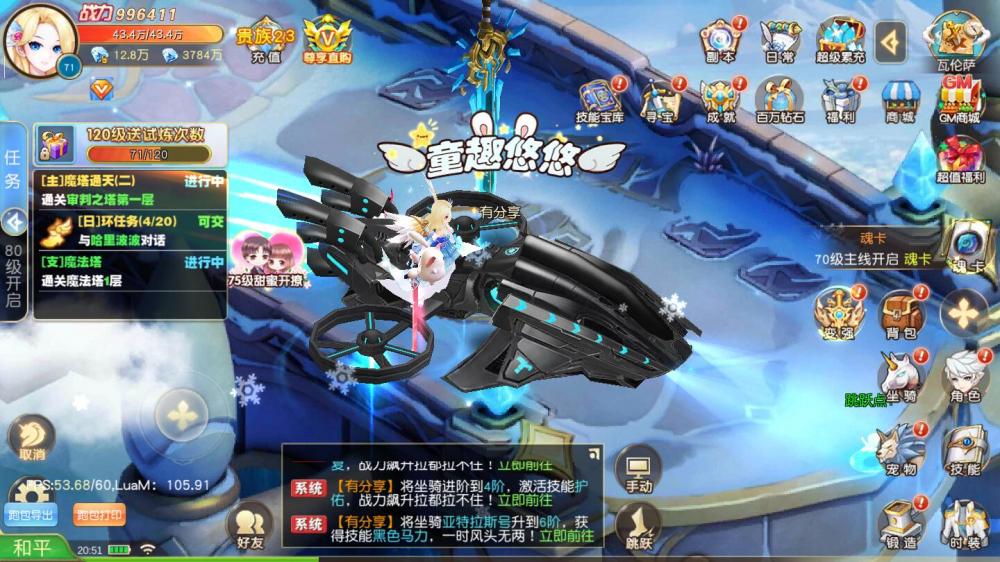Open the 角色 character sheet
Screen dimensions: 1000x562
[964, 377]
